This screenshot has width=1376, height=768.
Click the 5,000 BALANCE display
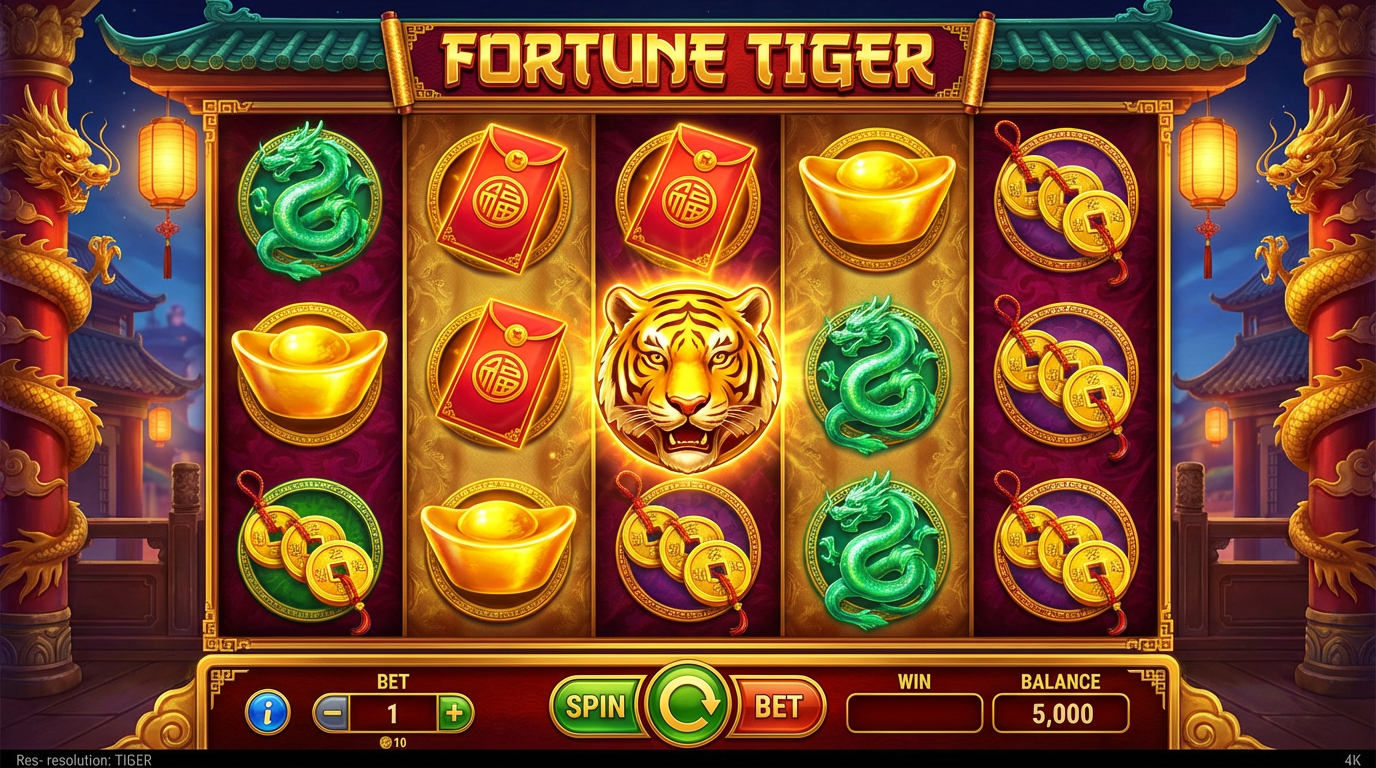[1061, 713]
